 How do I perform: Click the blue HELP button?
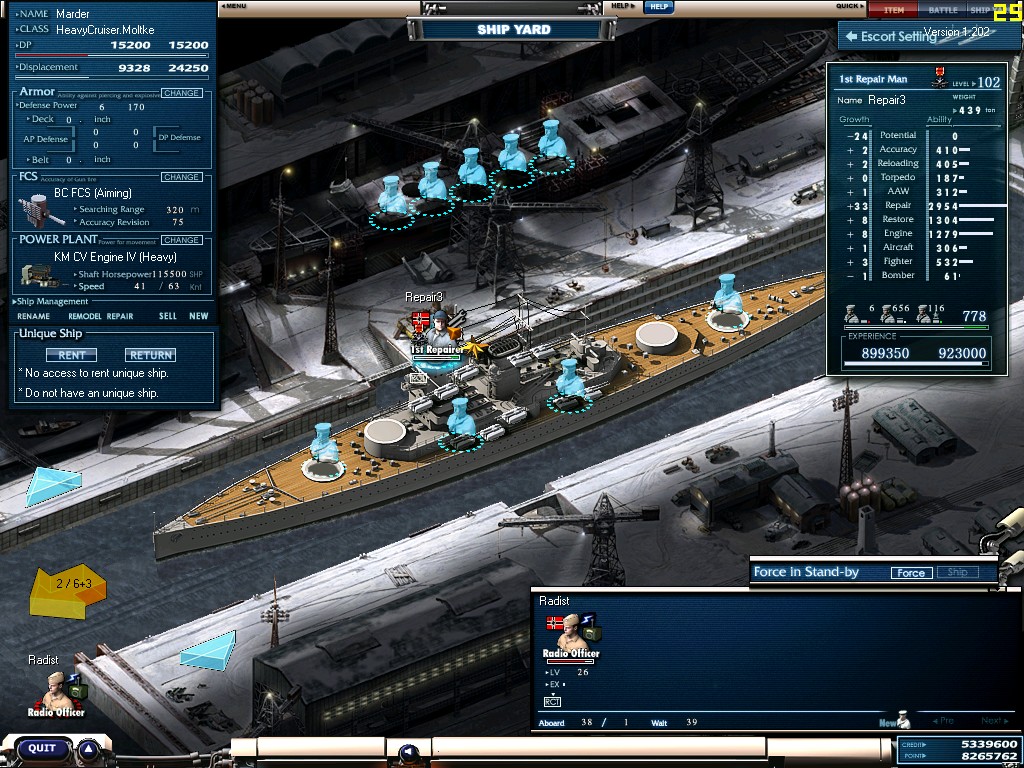(x=657, y=6)
